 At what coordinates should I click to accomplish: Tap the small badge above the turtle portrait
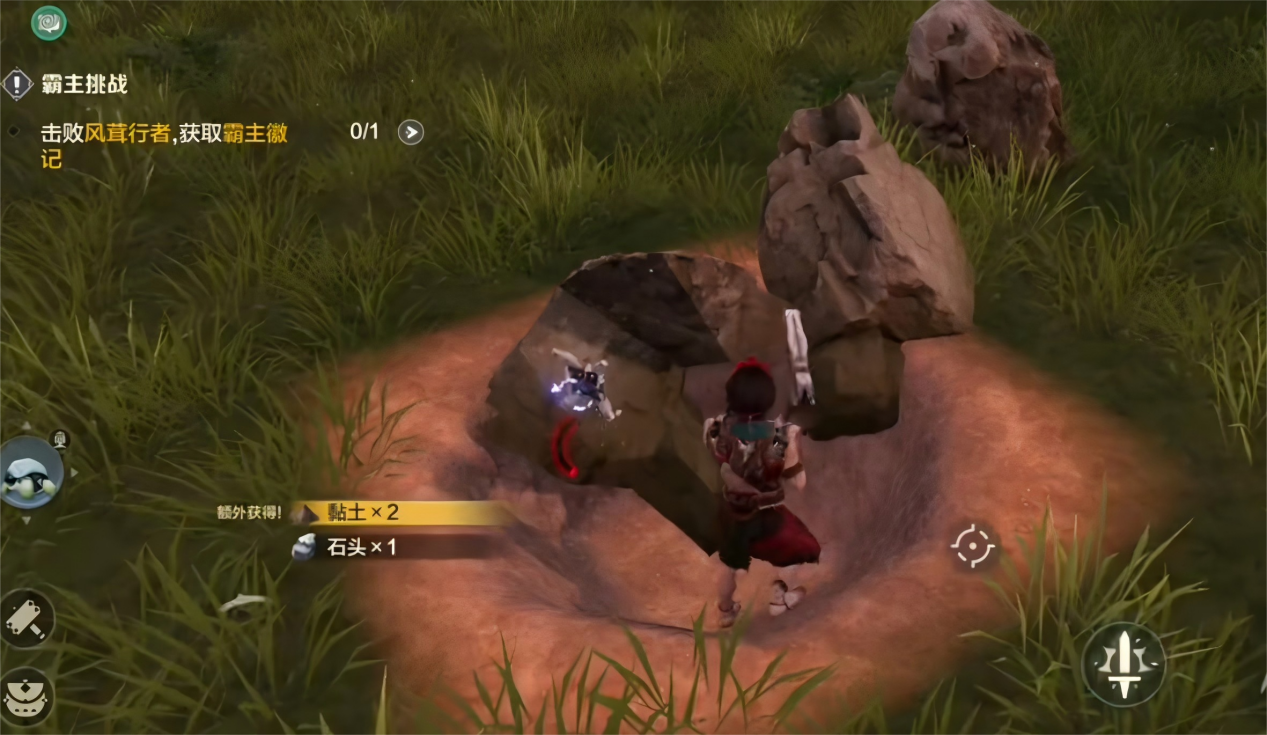(61, 438)
